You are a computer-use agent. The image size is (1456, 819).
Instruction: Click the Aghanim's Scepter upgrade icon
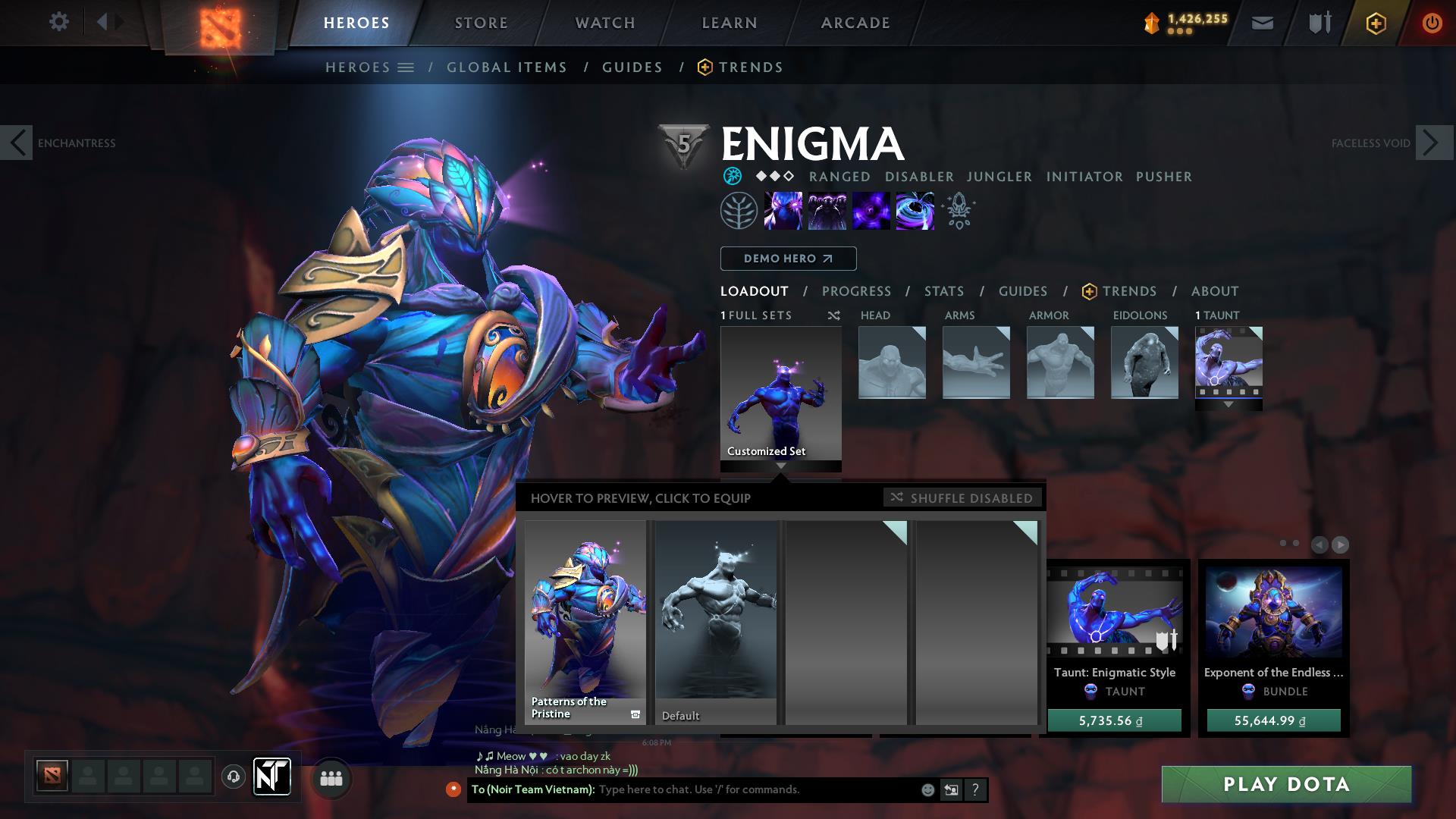click(958, 211)
